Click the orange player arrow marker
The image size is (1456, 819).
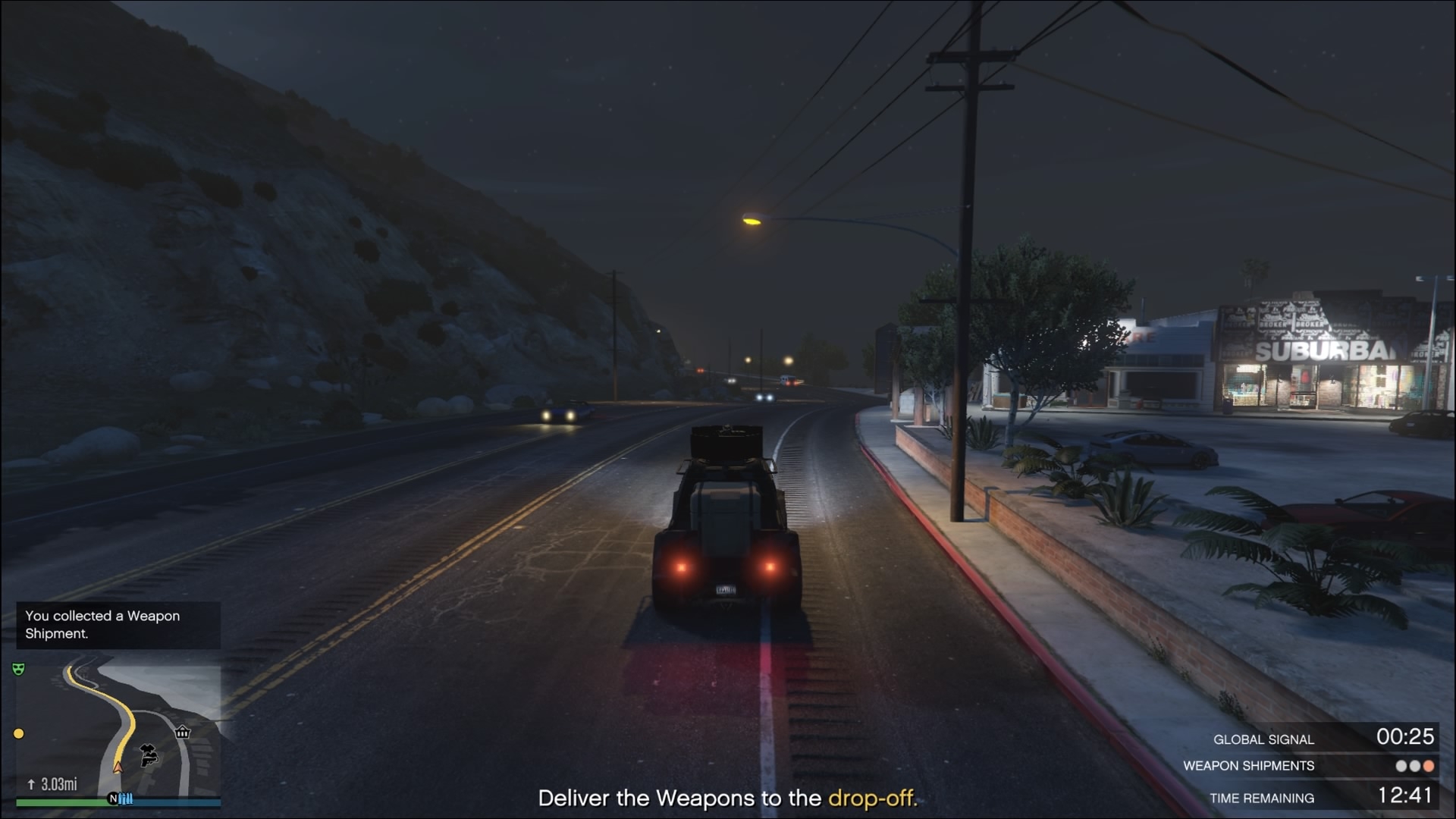pyautogui.click(x=118, y=767)
